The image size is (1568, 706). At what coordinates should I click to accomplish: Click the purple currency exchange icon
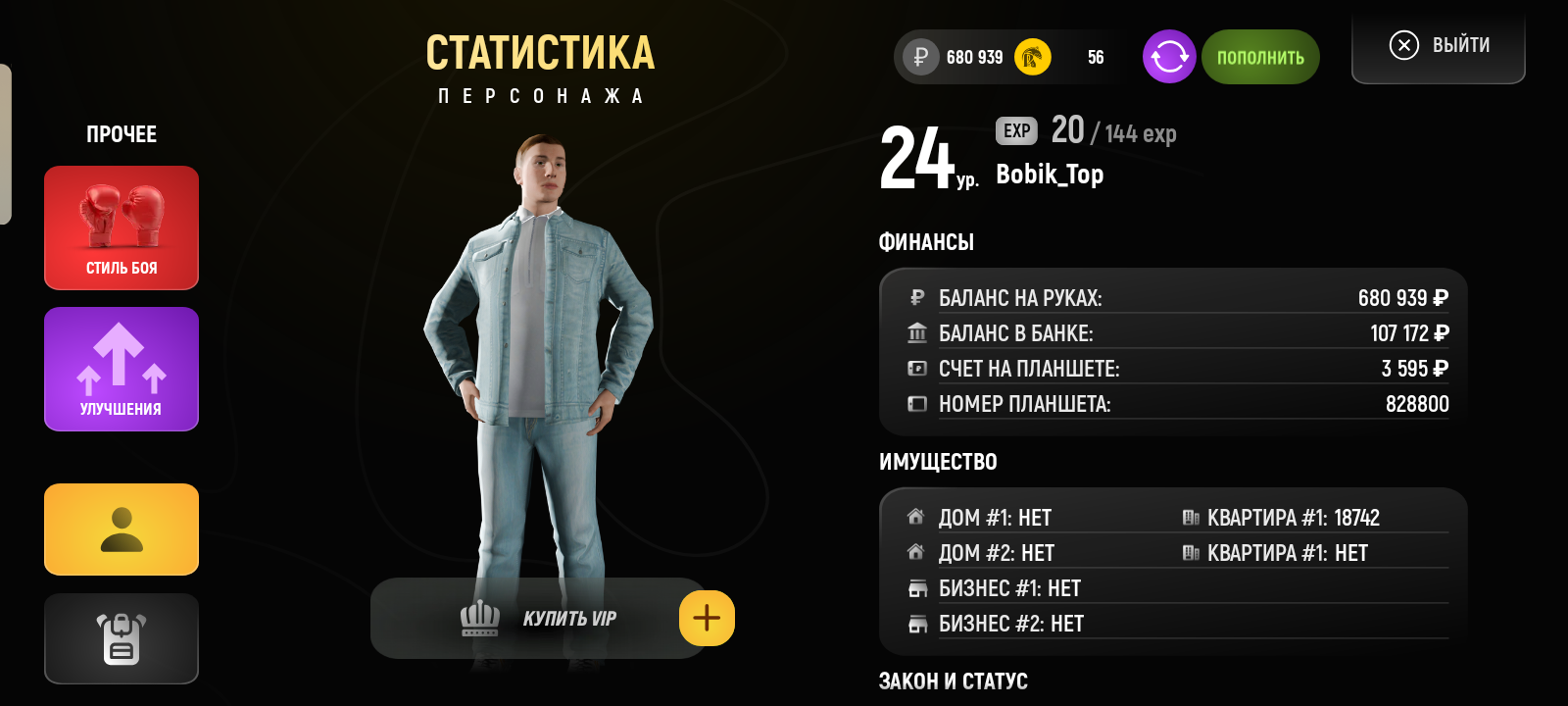coord(1169,57)
